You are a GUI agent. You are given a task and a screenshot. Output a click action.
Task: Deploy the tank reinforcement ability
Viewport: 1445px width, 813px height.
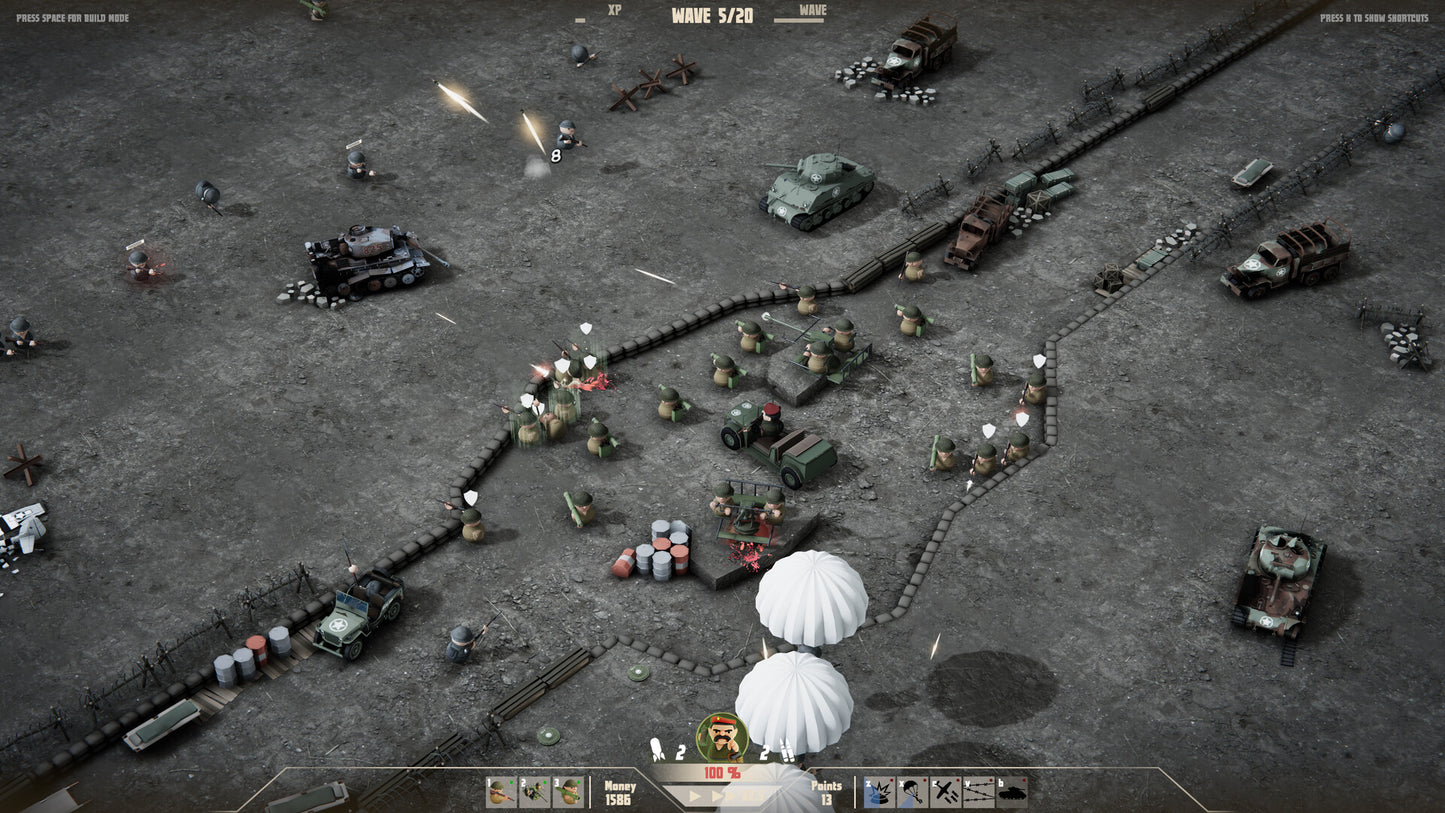coord(1011,792)
